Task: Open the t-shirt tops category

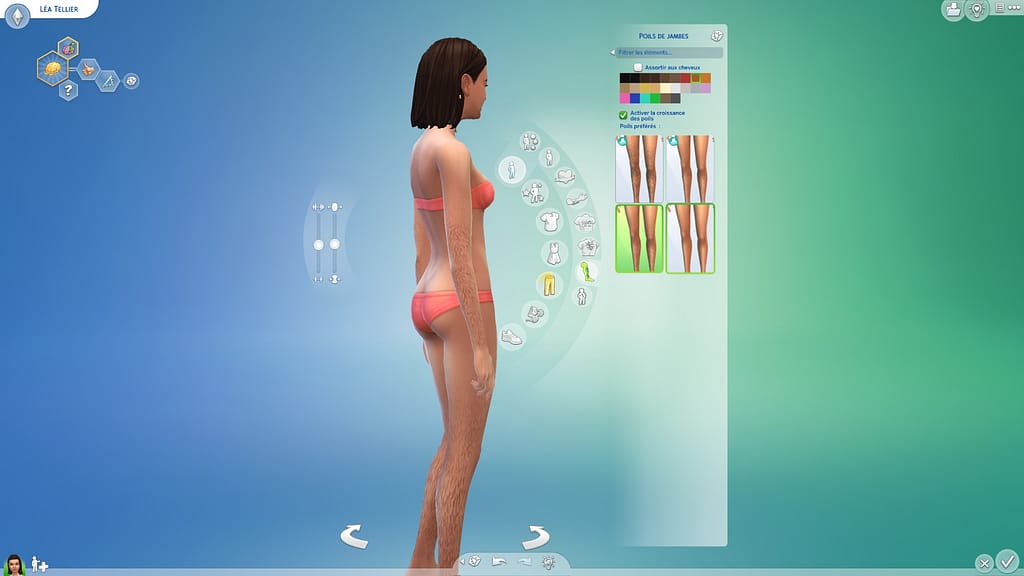Action: click(x=548, y=220)
